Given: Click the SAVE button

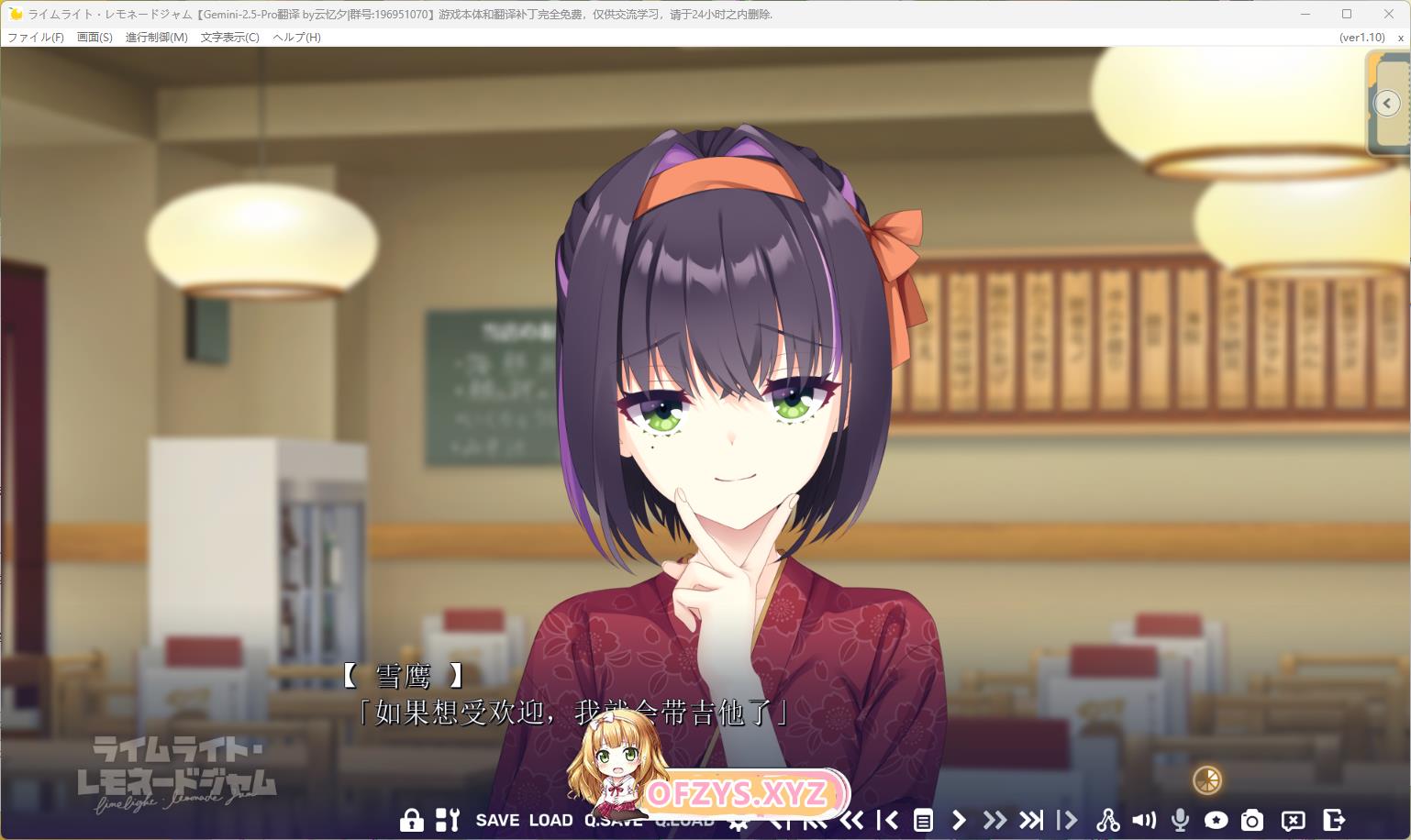Looking at the screenshot, I should click(x=497, y=820).
